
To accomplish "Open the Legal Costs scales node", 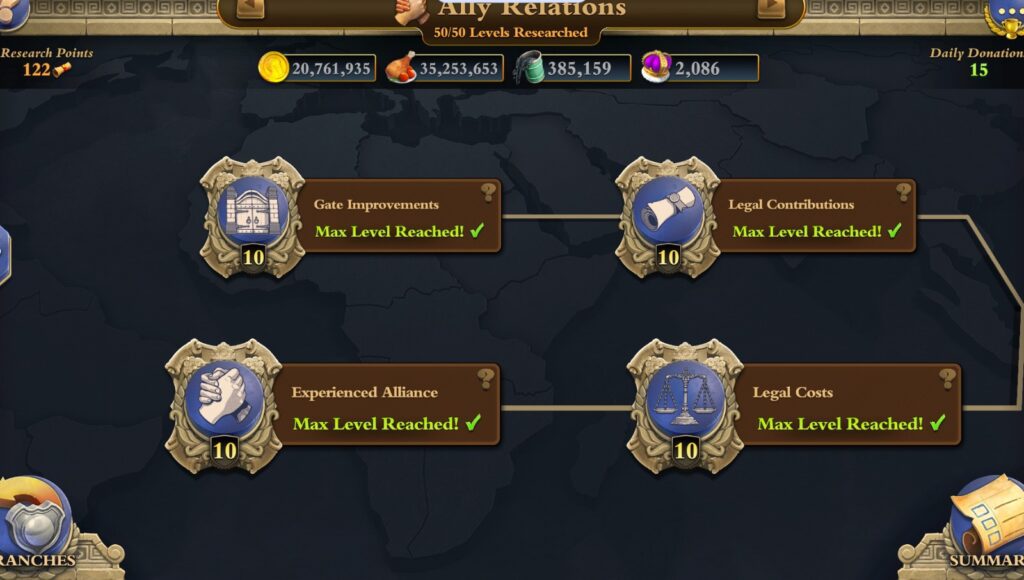I will (x=685, y=396).
